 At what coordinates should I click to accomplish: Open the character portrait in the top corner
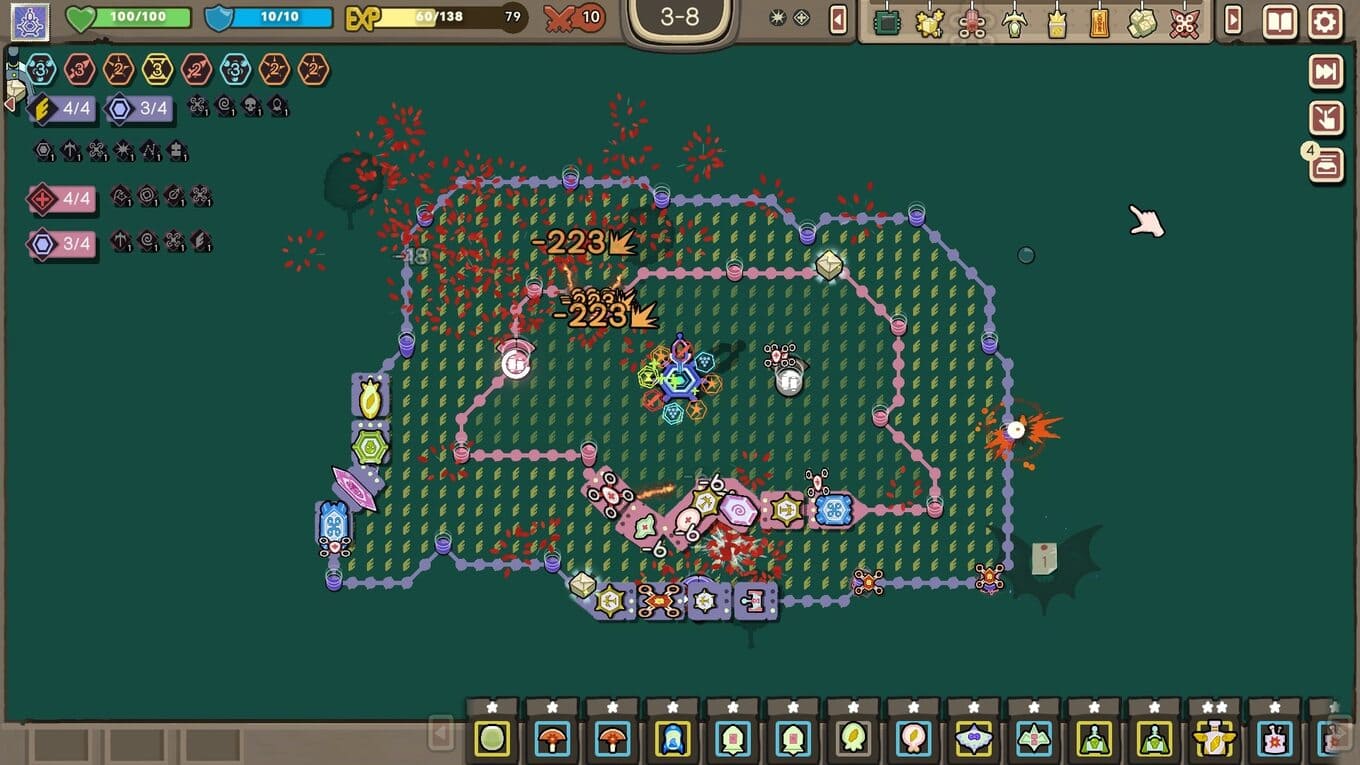point(30,21)
